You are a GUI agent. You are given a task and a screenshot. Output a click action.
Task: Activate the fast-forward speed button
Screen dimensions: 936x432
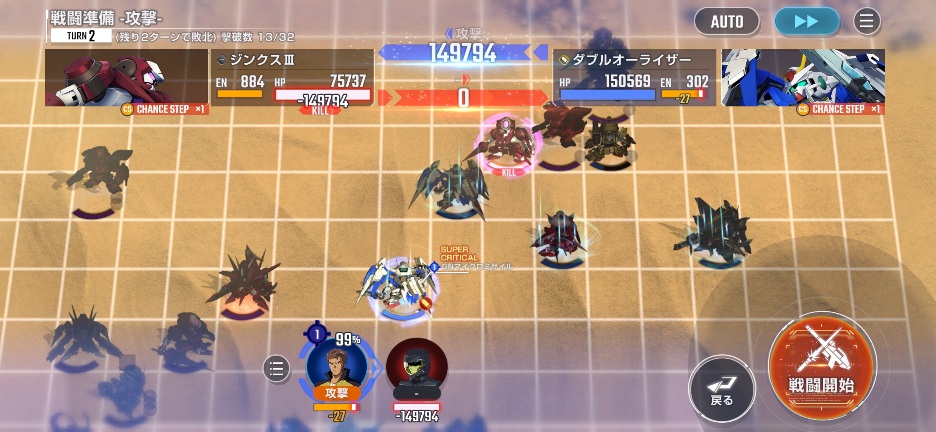coord(806,21)
